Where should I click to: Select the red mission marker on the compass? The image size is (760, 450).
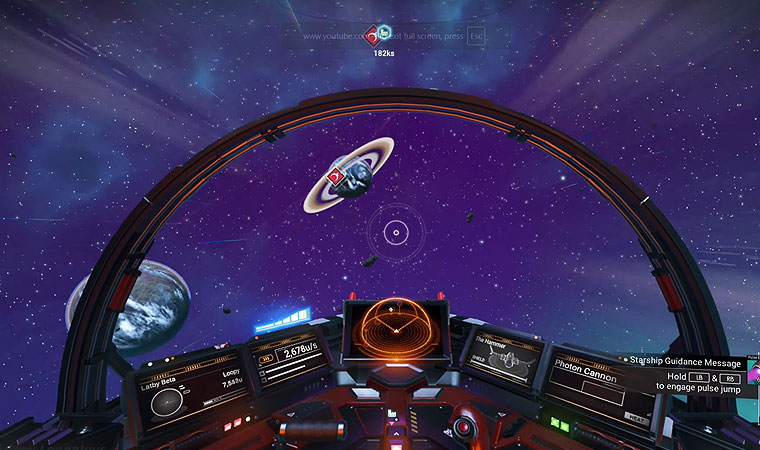pos(372,33)
